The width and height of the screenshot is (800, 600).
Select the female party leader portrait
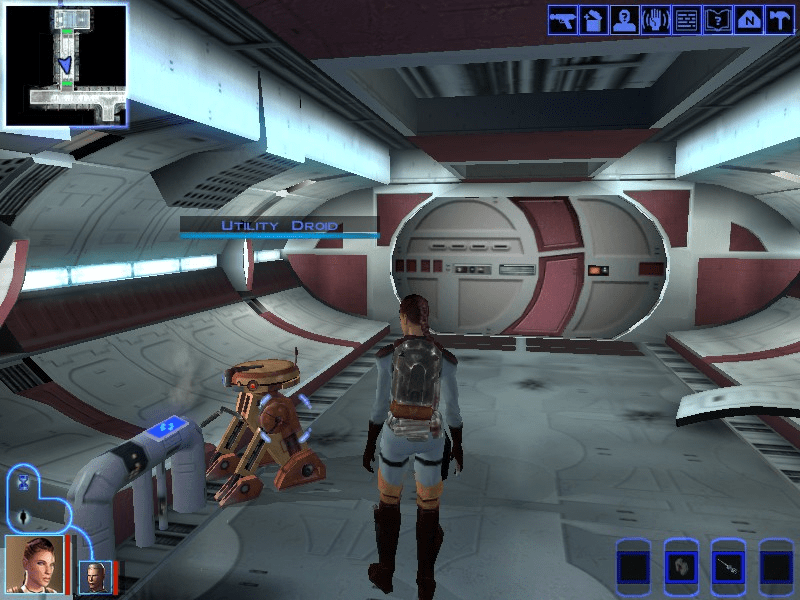pos(34,564)
